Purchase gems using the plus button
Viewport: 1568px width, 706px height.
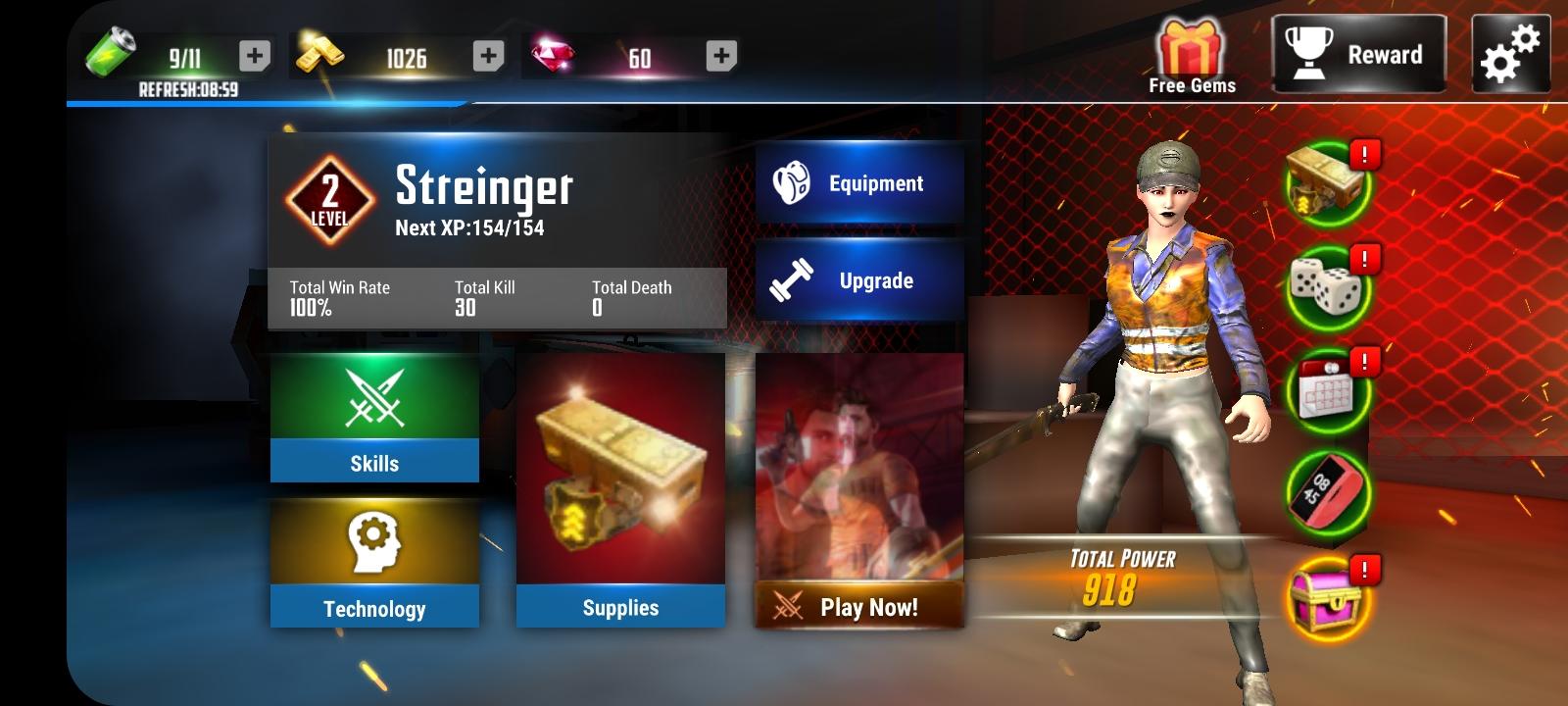coord(722,56)
